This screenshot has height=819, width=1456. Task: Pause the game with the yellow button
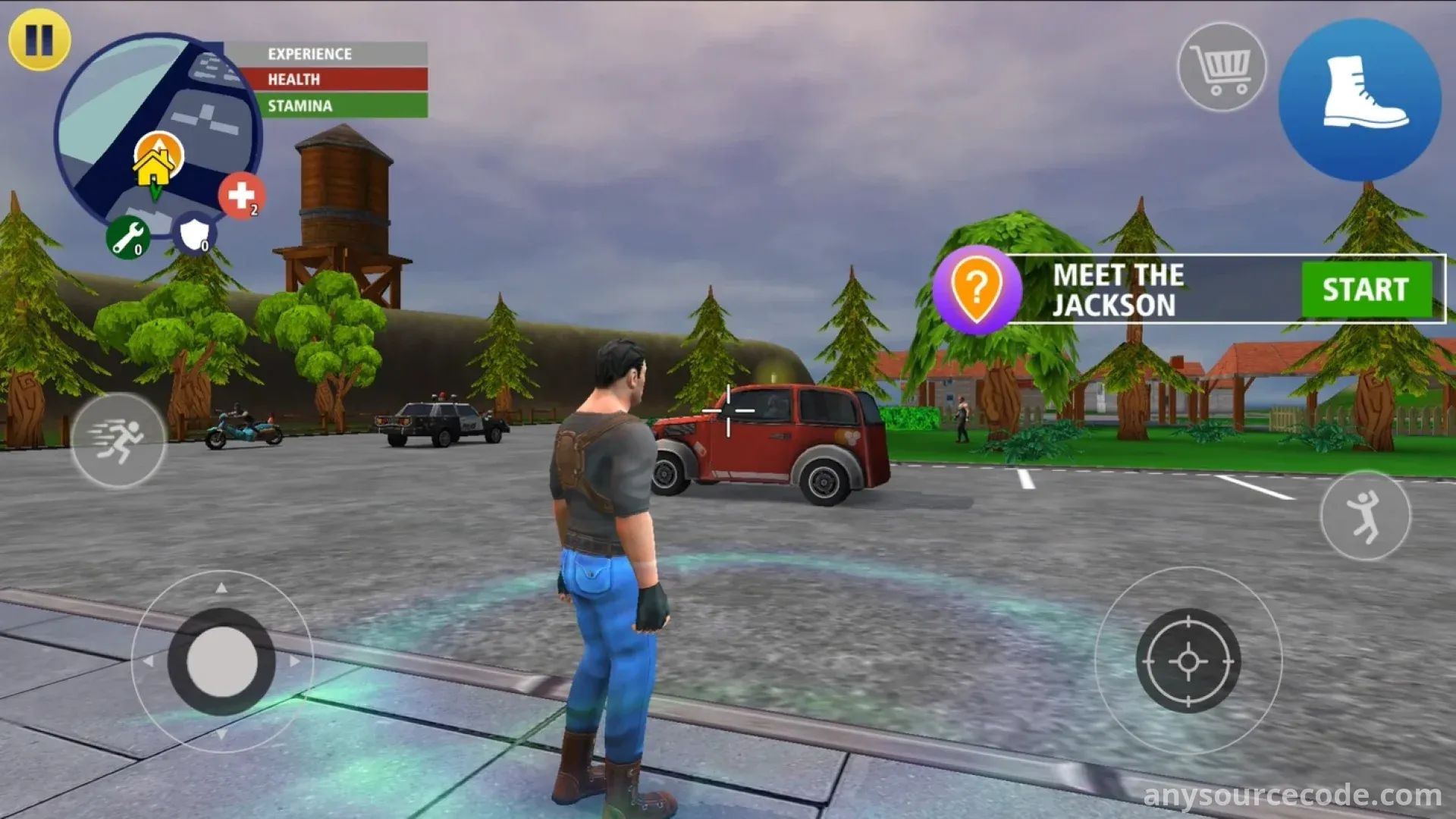[x=39, y=39]
